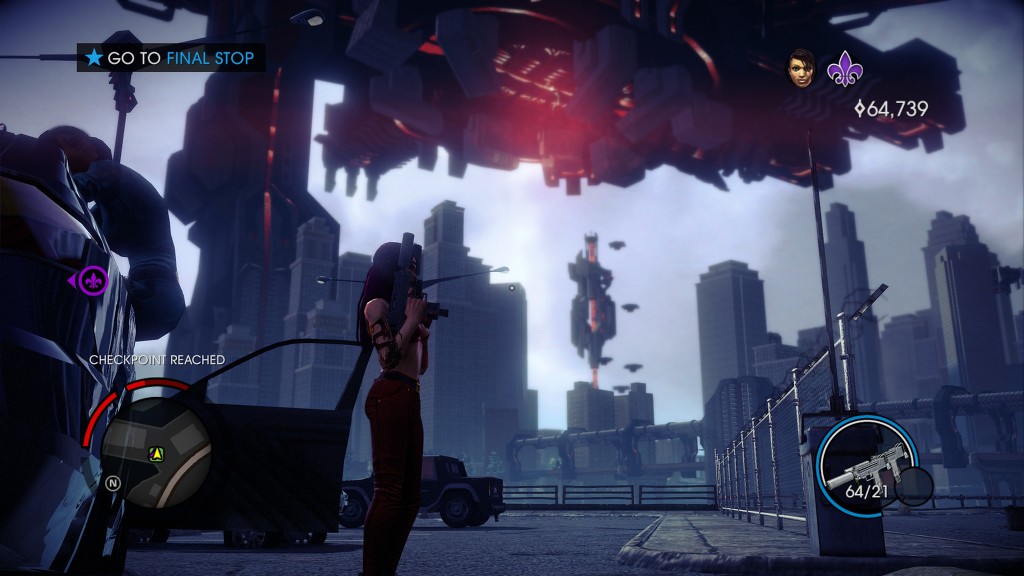
Task: Click the yellow player arrow on minimap
Action: point(156,454)
